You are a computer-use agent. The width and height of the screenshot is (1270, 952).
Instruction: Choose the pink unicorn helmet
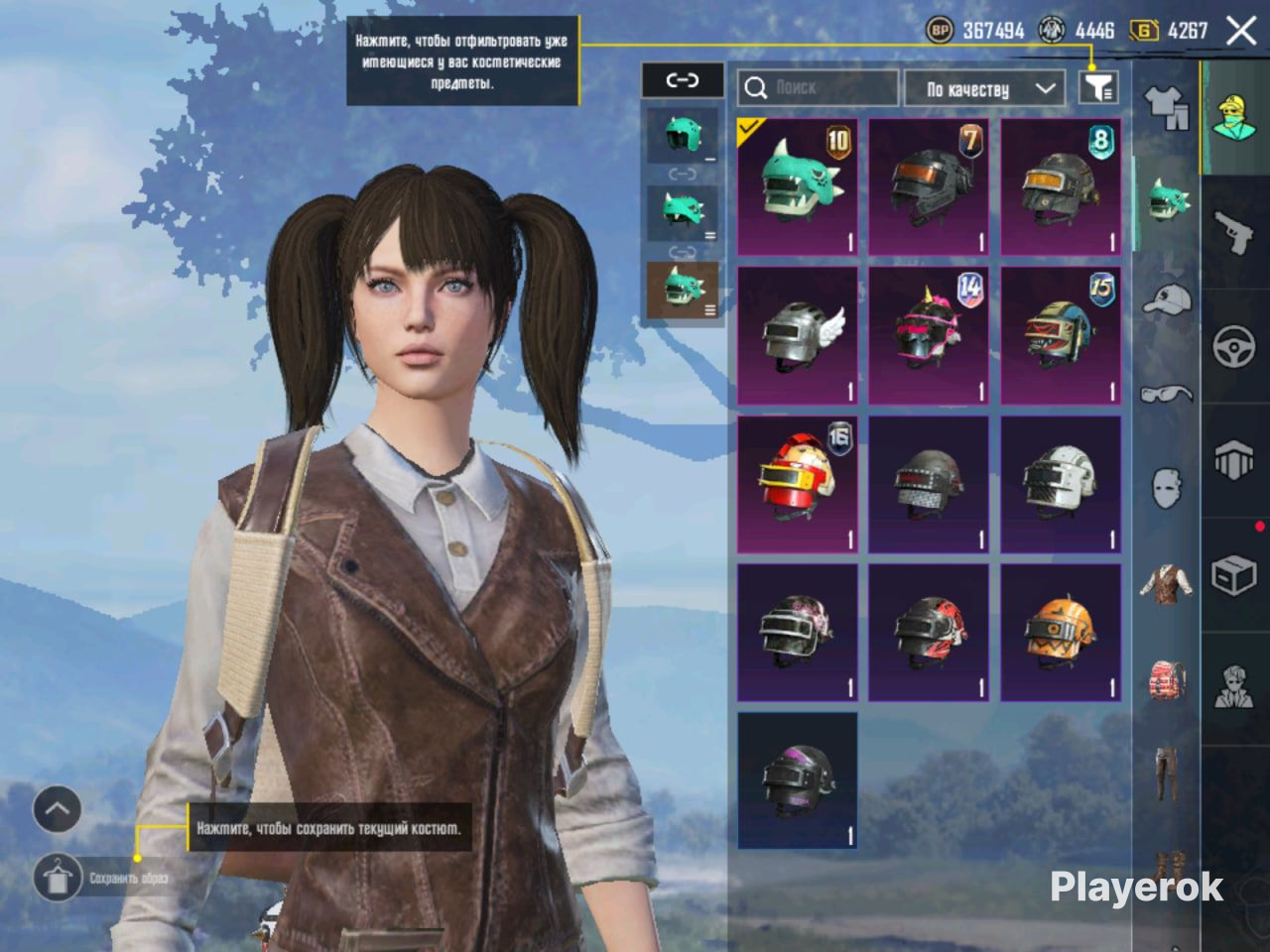point(929,335)
